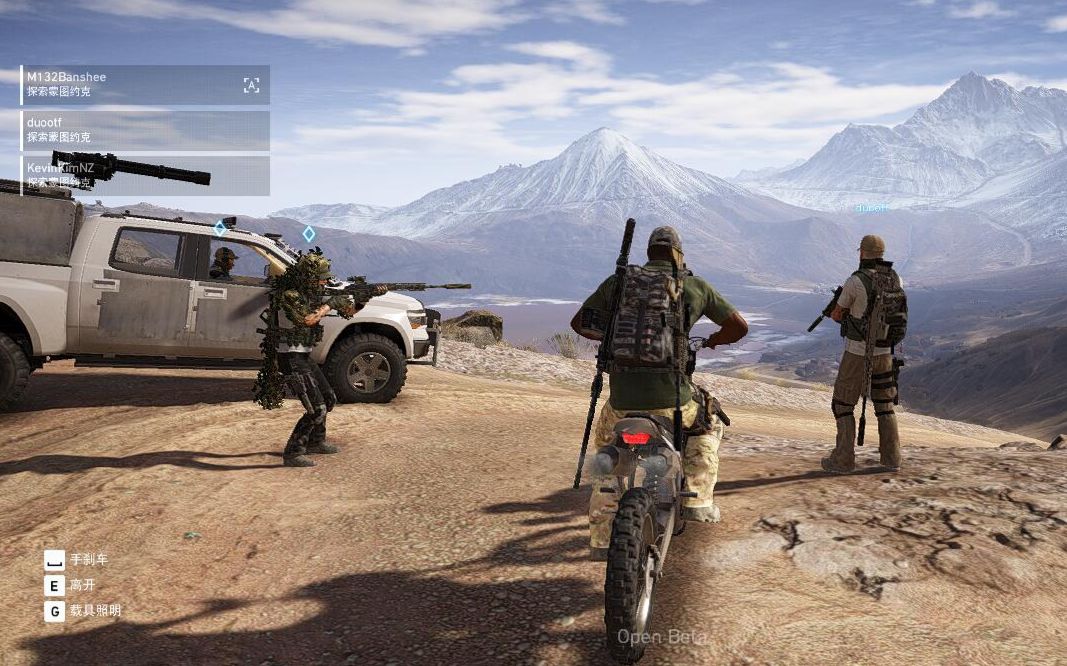The width and height of the screenshot is (1067, 666).
Task: Select the KevinKimNZ squad member row
Action: click(x=145, y=175)
